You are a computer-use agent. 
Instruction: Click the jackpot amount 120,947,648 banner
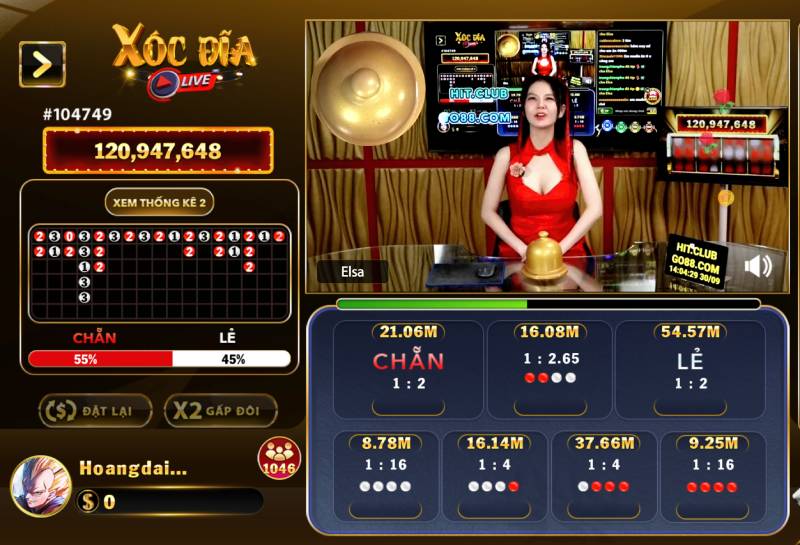(158, 151)
